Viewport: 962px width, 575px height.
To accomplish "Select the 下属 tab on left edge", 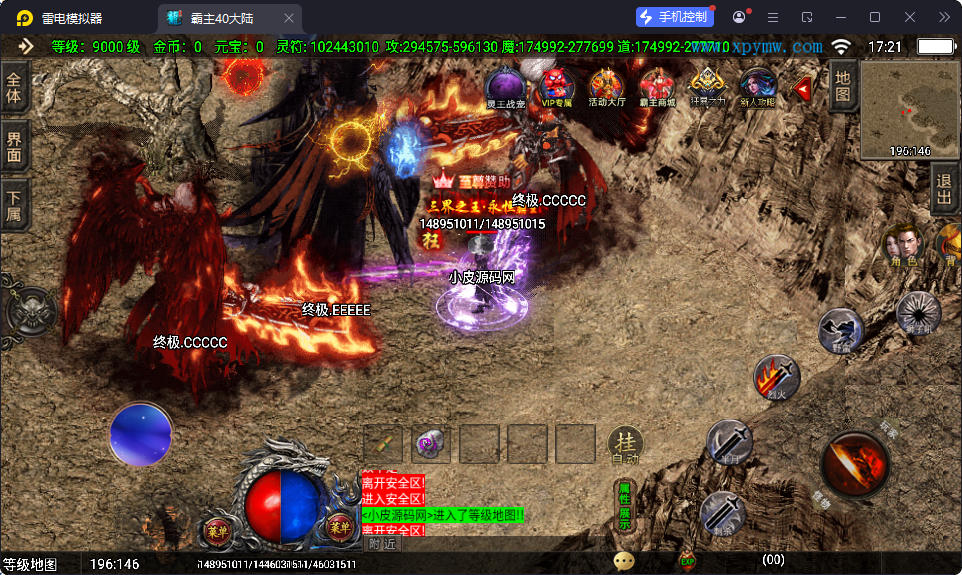I will point(14,205).
